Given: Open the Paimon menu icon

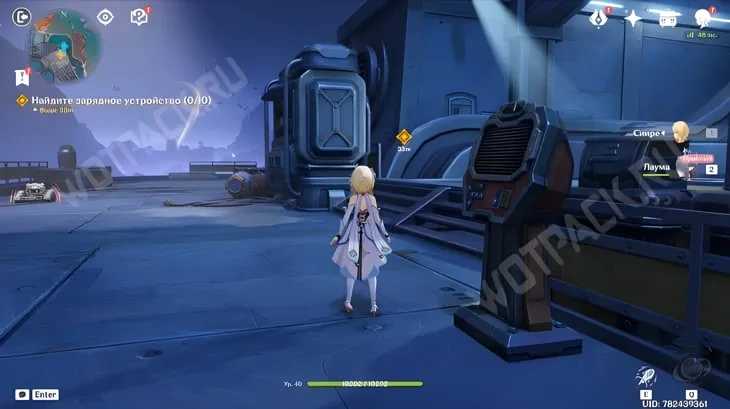Looking at the screenshot, I should [703, 18].
